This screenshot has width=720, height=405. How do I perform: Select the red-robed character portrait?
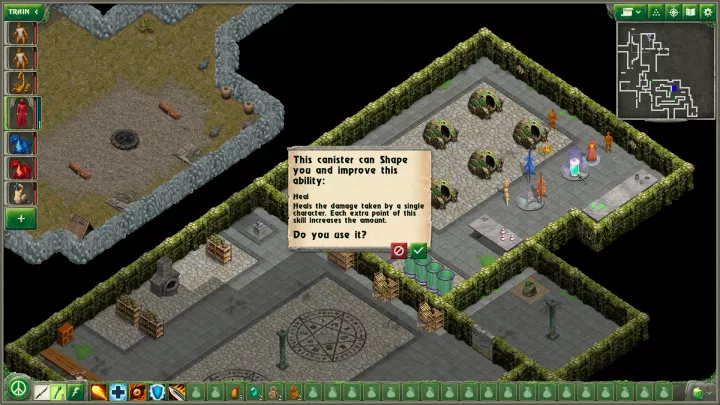coord(22,114)
